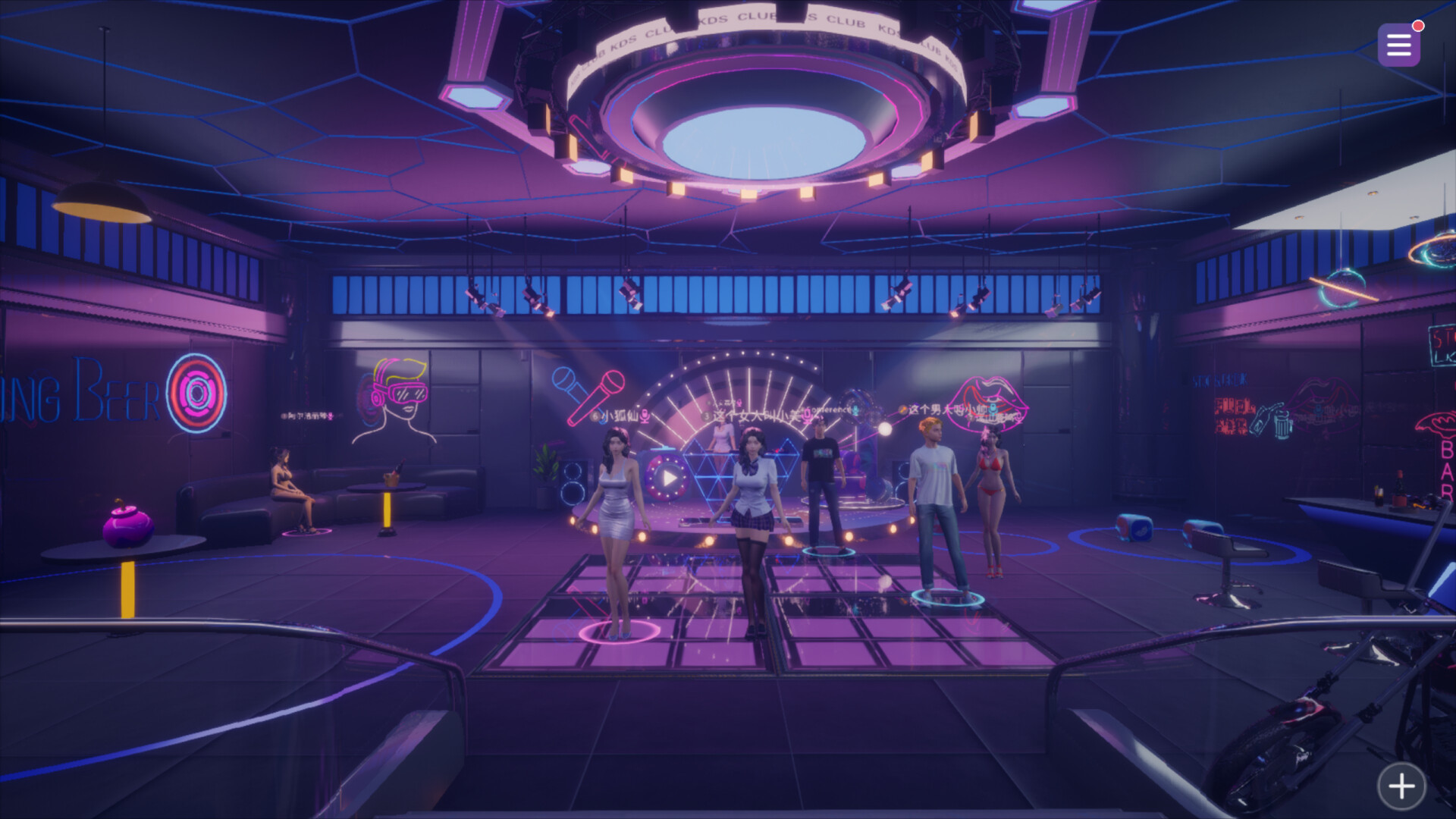Screen dimensions: 1456x819
Task: Click the mic icon next to Conference label
Action: tap(855, 411)
